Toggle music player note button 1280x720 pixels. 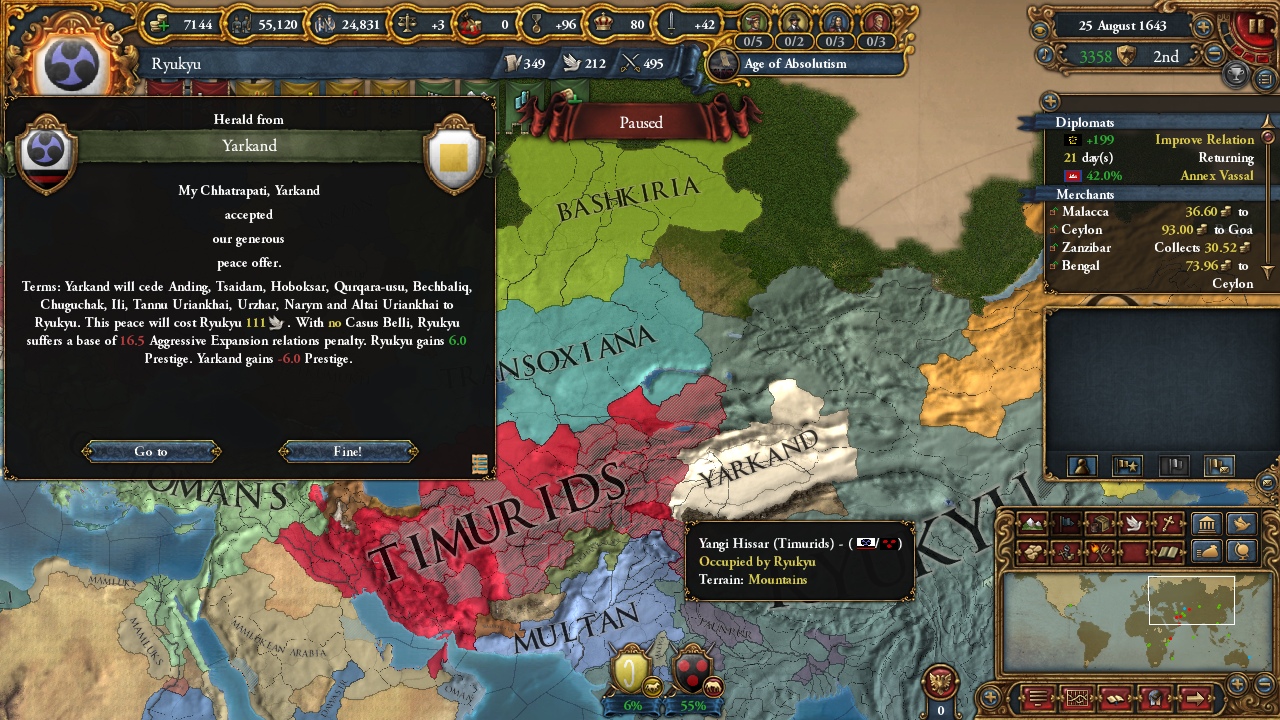(1046, 56)
